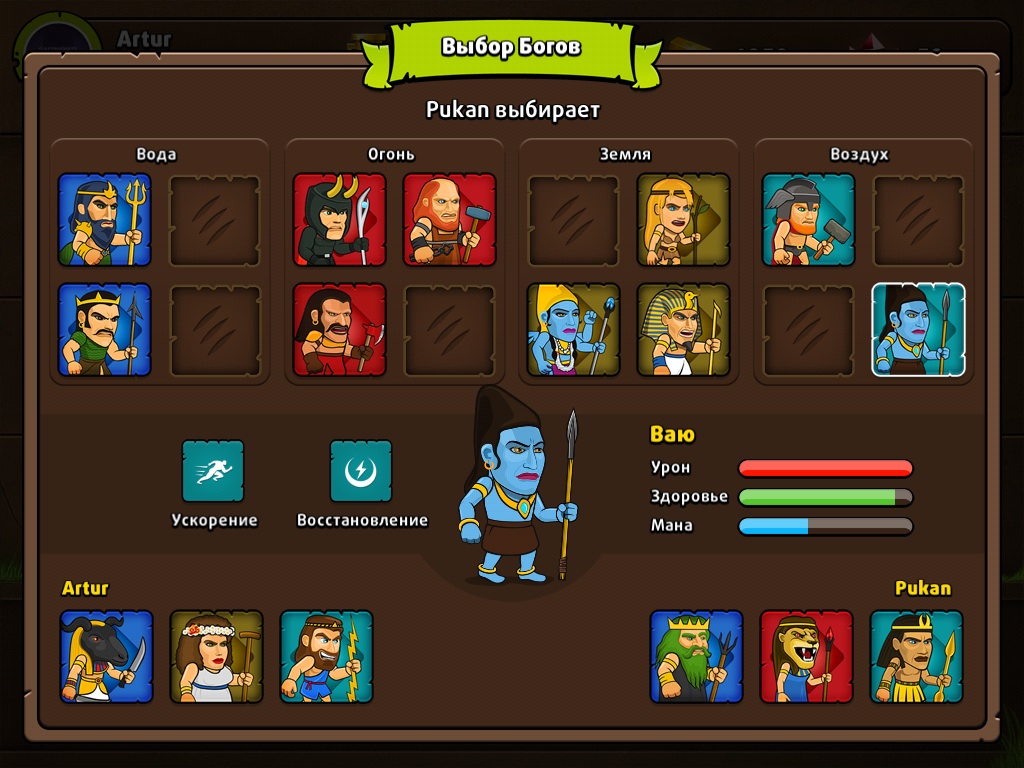The height and width of the screenshot is (768, 1024).
Task: Select the trident-wielding Poseidon god card
Action: tap(104, 220)
